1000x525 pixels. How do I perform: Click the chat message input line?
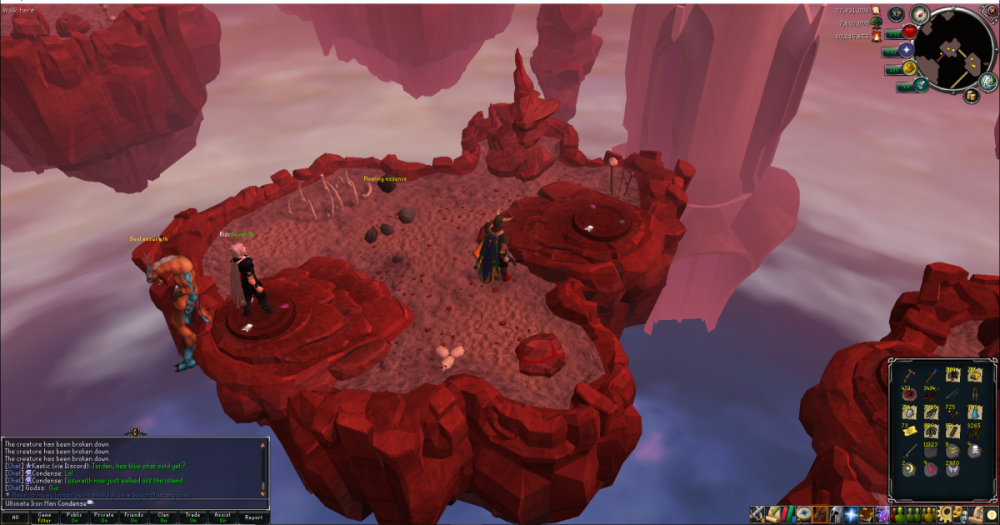tap(130, 503)
